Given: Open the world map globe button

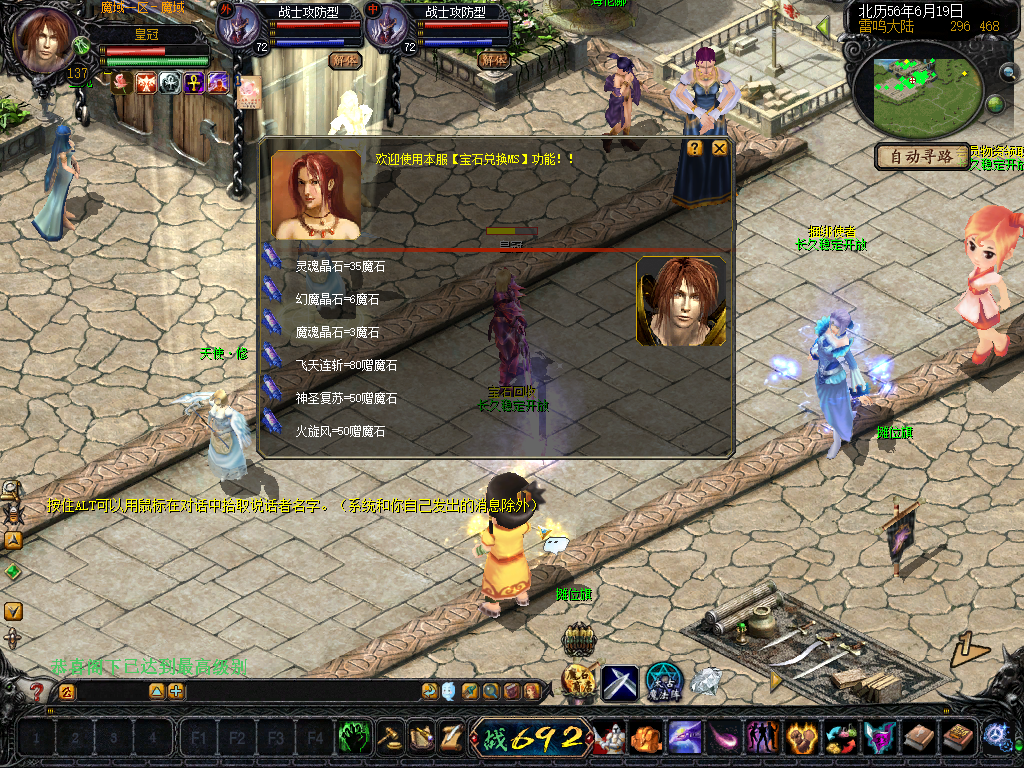Looking at the screenshot, I should 995,104.
